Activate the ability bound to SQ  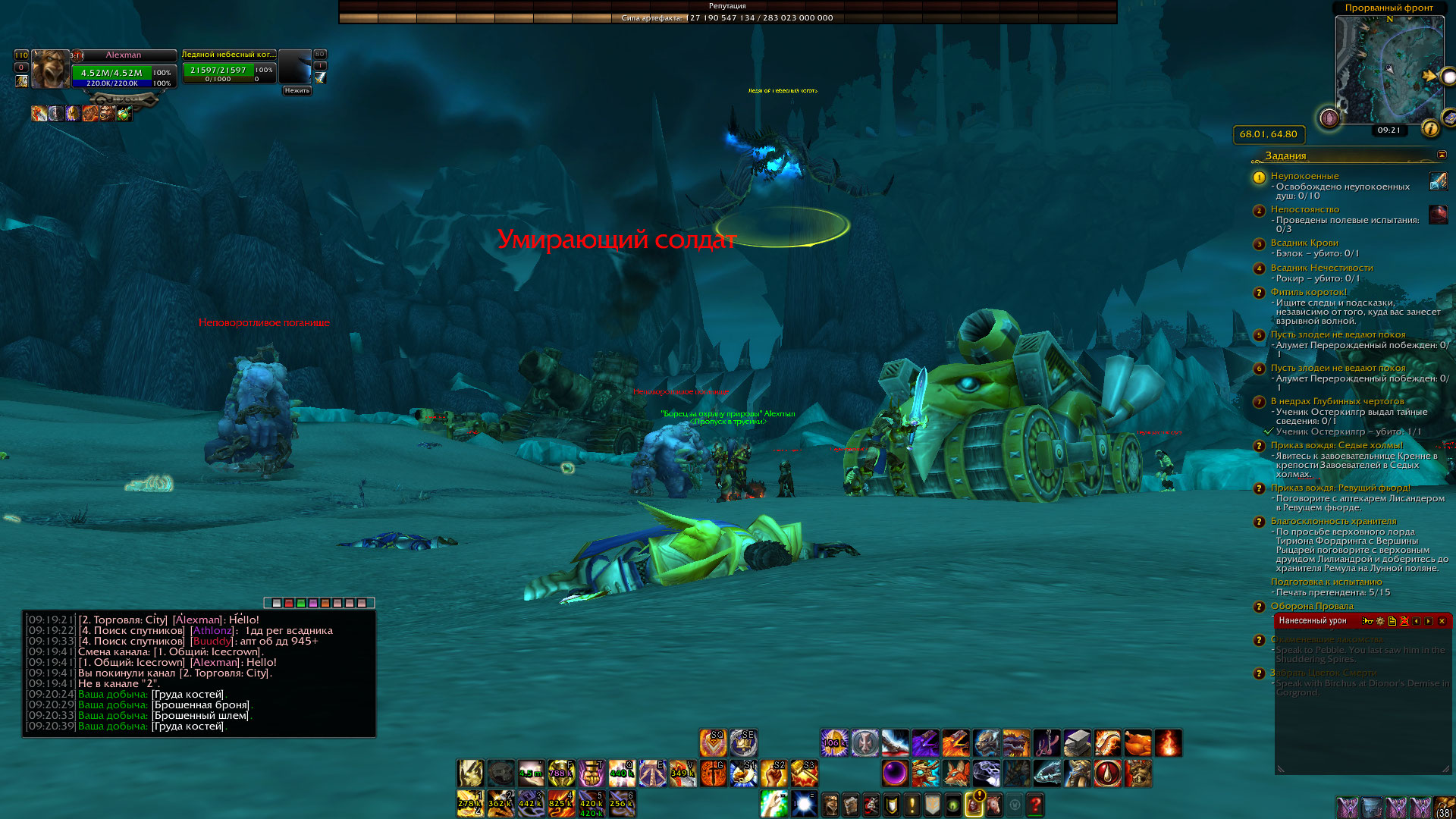click(x=713, y=743)
